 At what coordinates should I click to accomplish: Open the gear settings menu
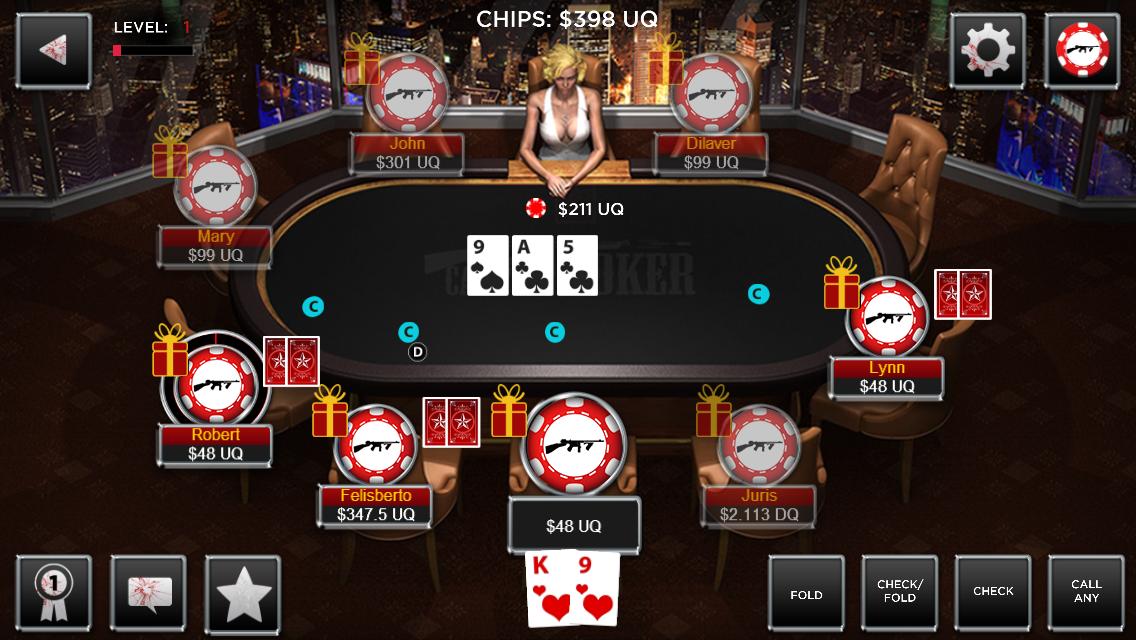point(987,50)
